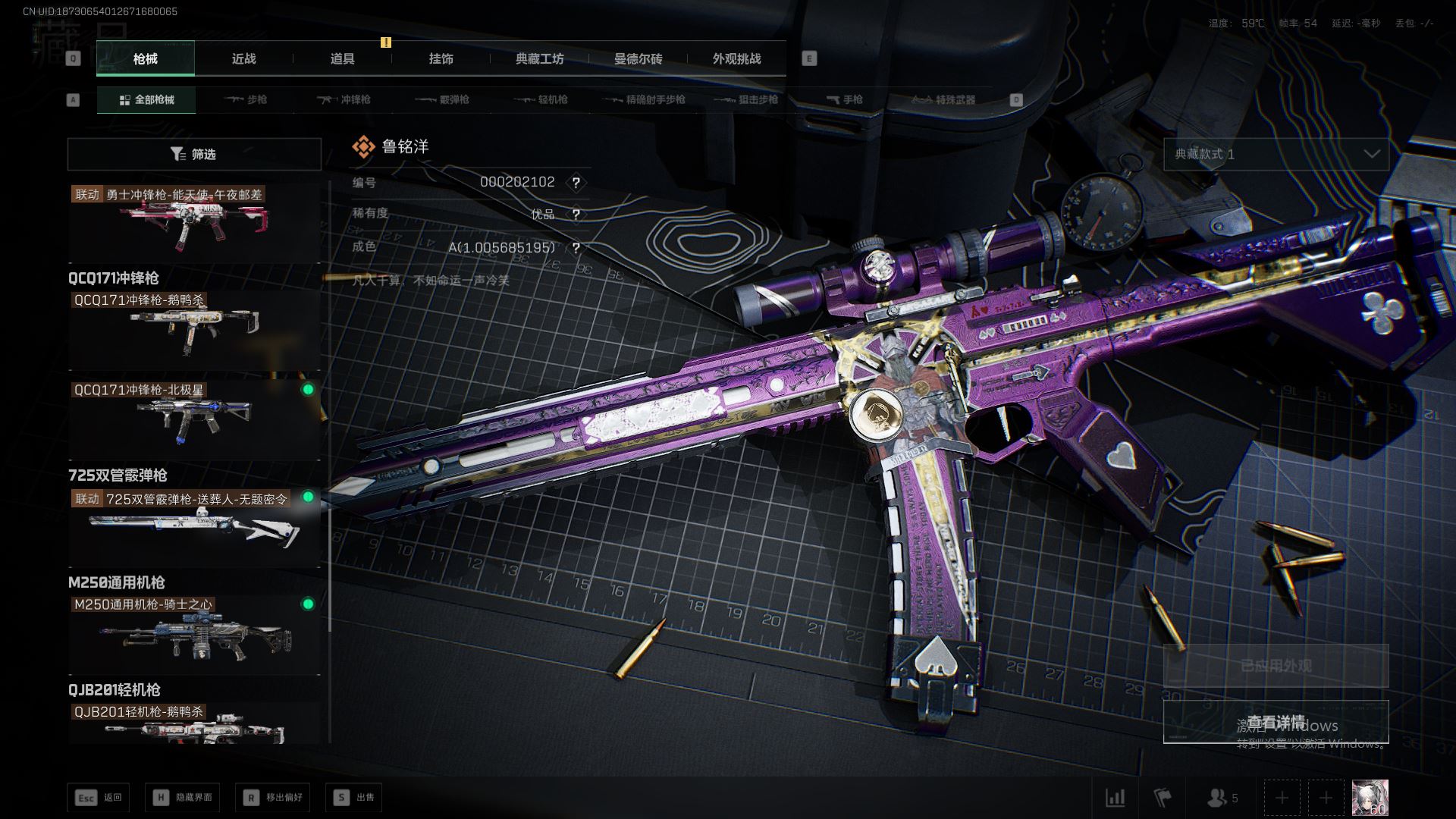1456x819 pixels.
Task: Open the player avatar profile
Action: 1370,798
